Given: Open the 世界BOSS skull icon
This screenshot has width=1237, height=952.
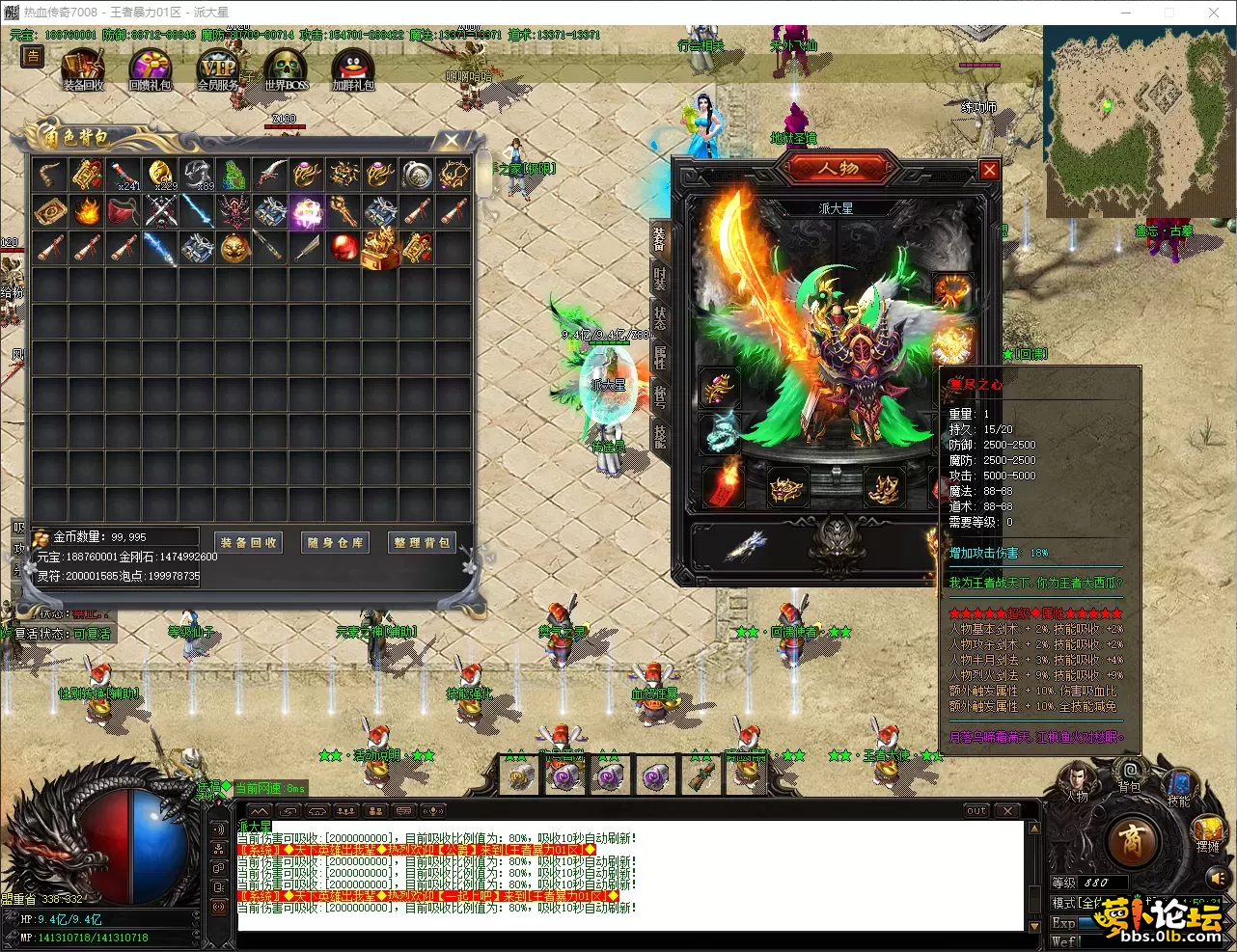Looking at the screenshot, I should [286, 70].
